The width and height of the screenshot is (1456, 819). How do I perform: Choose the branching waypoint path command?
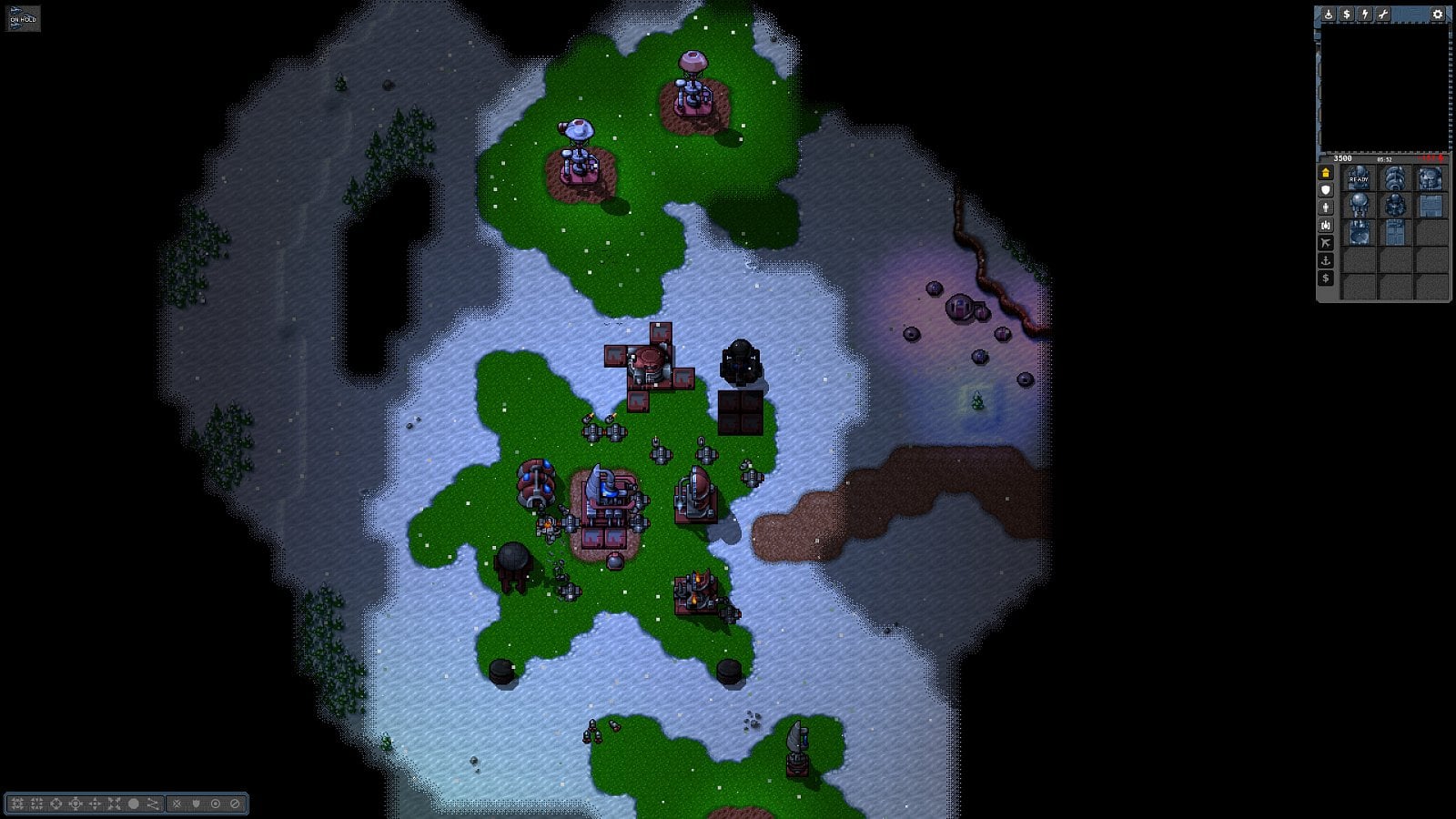[x=153, y=804]
